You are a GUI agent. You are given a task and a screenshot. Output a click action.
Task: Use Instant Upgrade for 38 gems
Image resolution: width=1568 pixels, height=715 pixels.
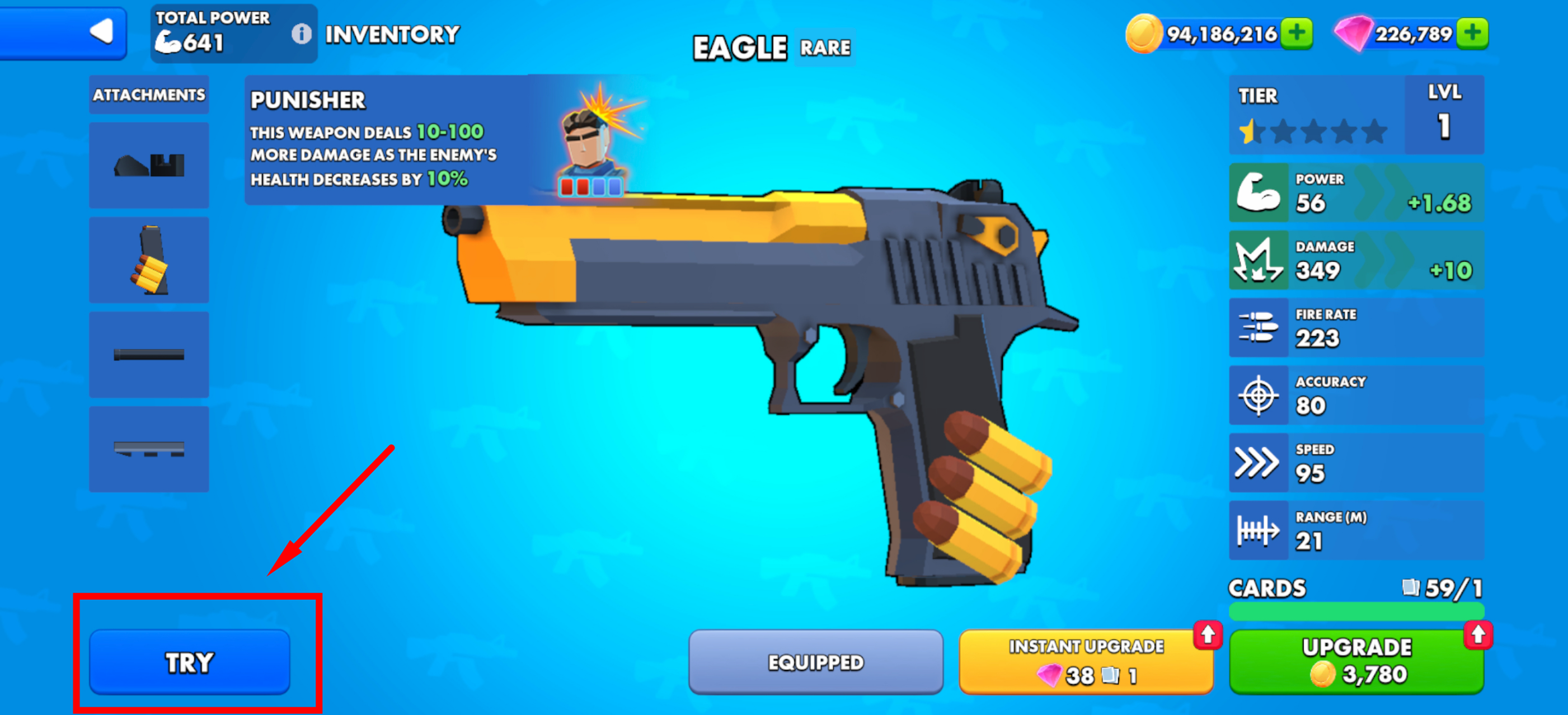(x=1085, y=661)
